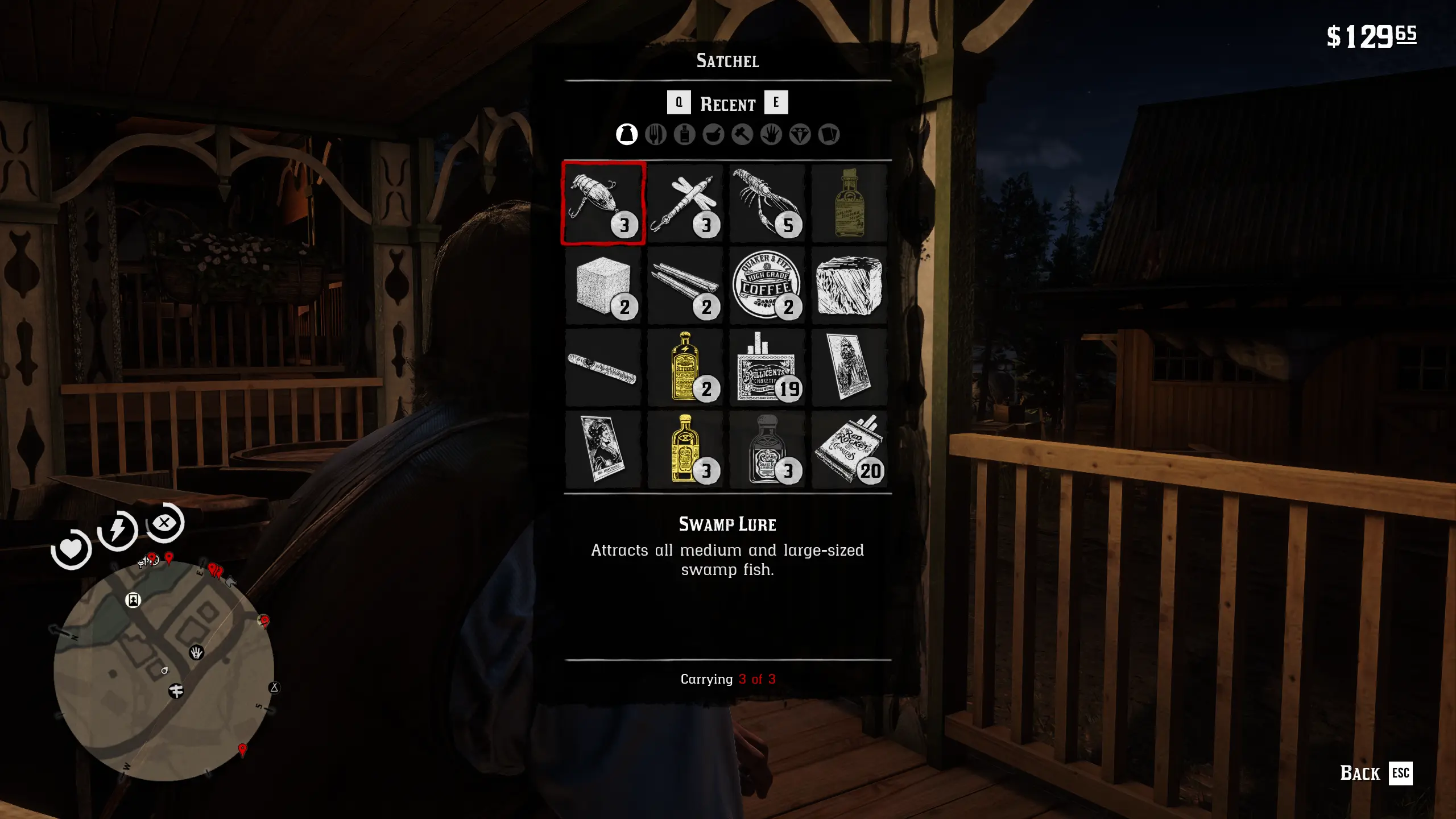Viewport: 1456px width, 819px height.
Task: Show the diamond valuables category
Action: [800, 135]
